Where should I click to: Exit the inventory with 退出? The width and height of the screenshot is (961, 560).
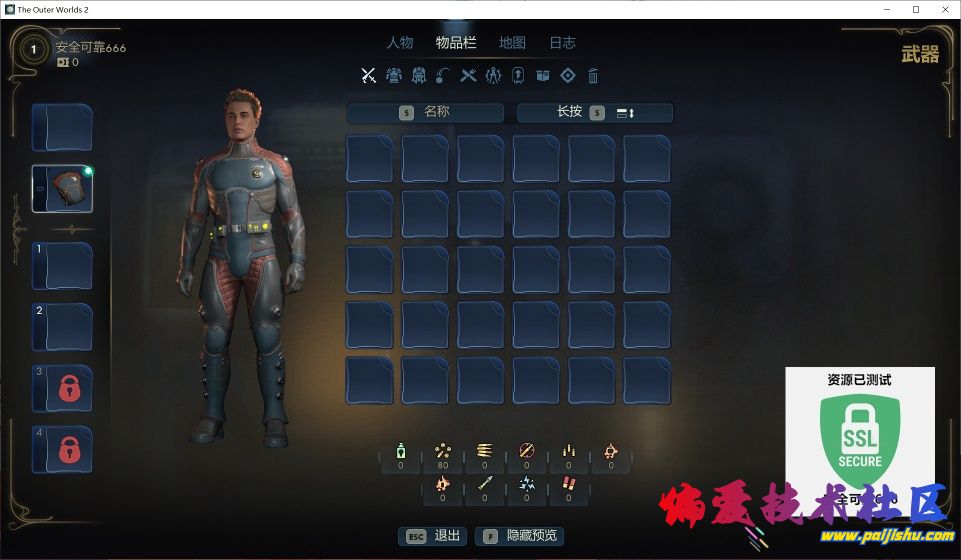tap(433, 536)
